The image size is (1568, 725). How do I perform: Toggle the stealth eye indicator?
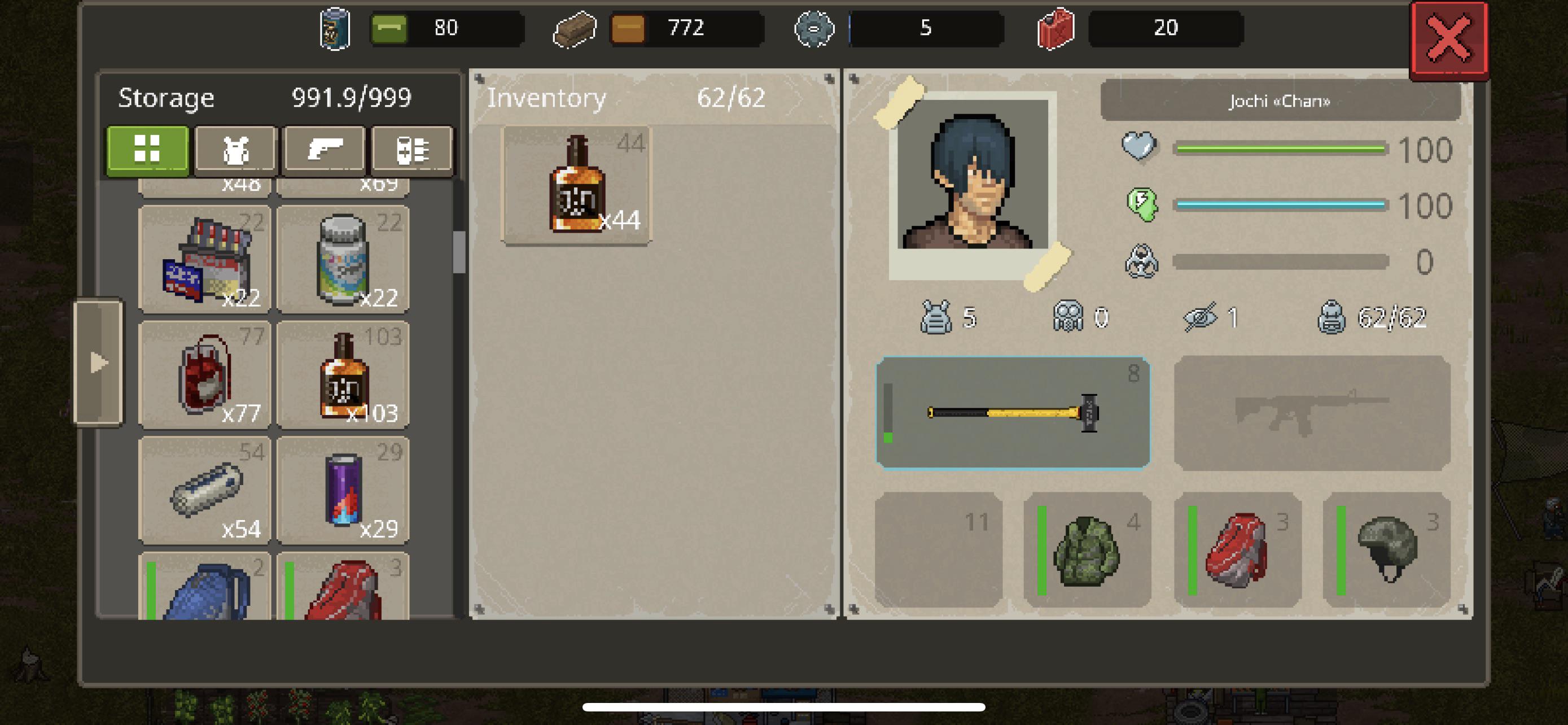coord(1201,317)
